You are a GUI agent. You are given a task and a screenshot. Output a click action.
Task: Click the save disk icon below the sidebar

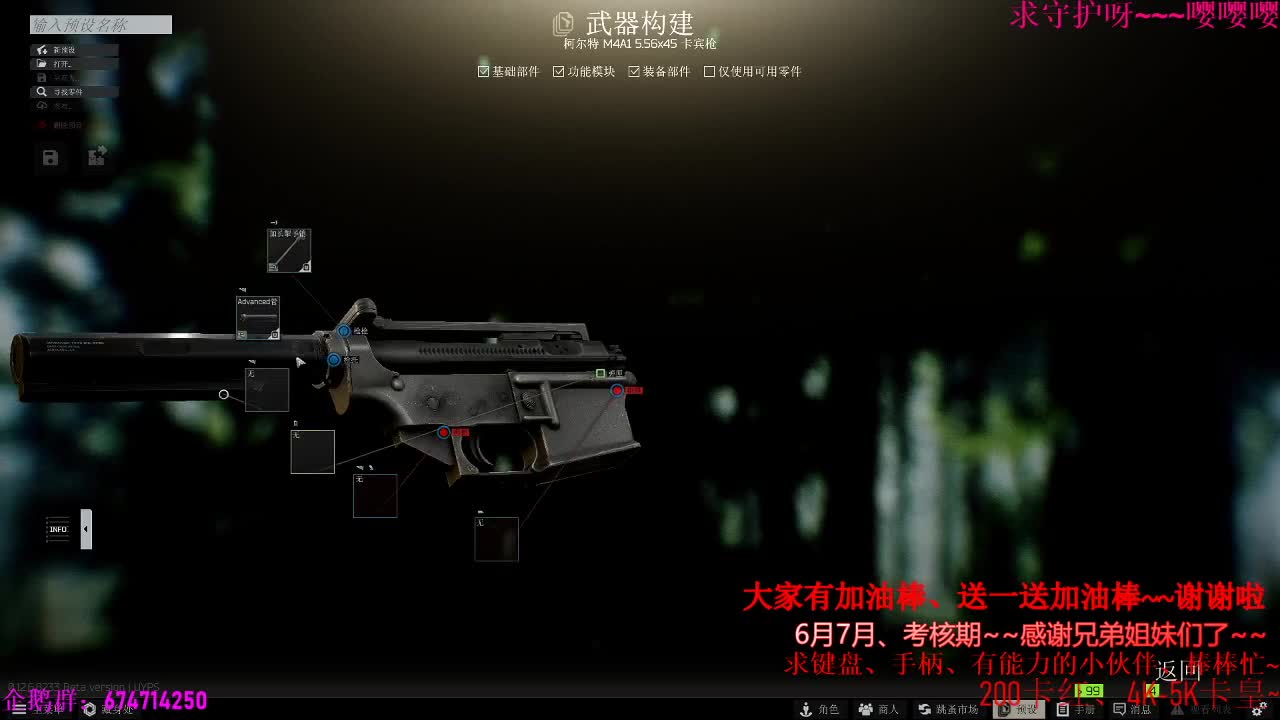coord(51,157)
